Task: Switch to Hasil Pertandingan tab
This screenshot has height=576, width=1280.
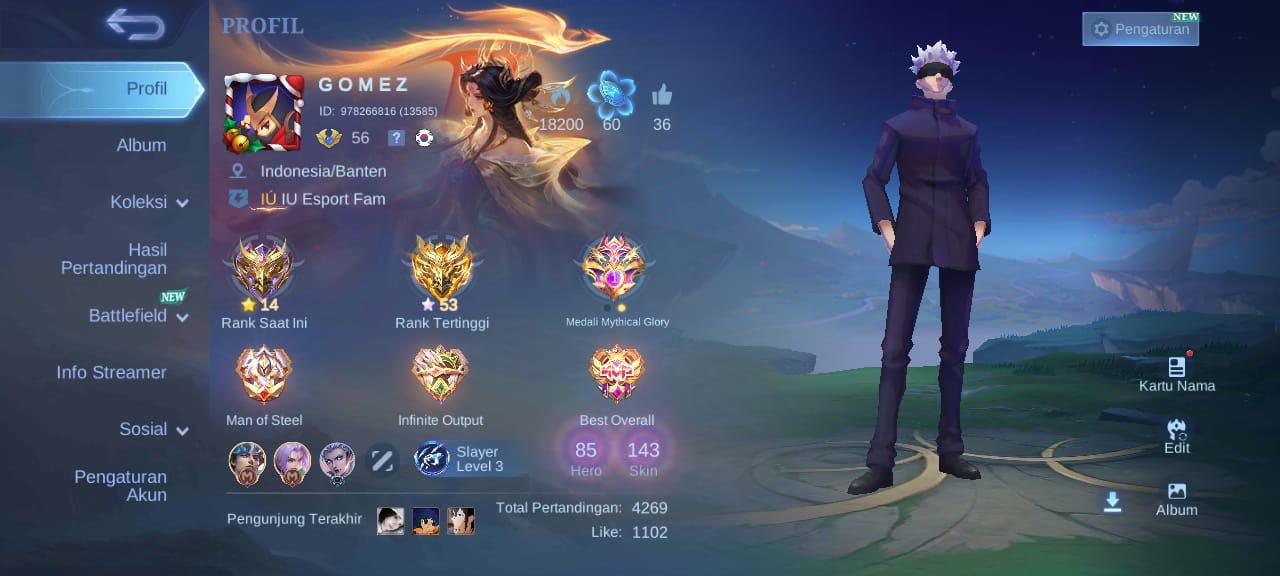Action: pyautogui.click(x=114, y=258)
